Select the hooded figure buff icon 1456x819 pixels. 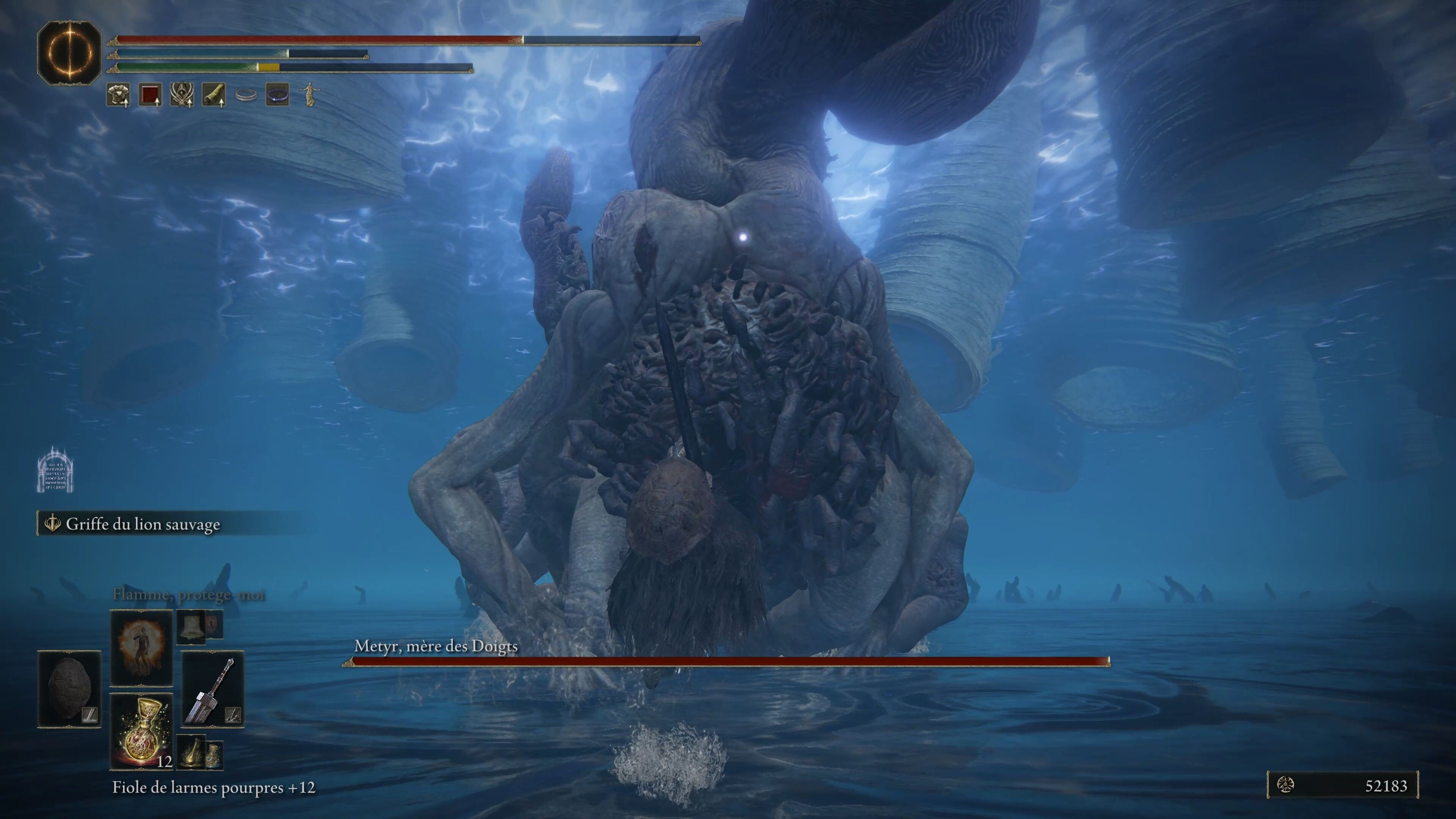click(182, 95)
